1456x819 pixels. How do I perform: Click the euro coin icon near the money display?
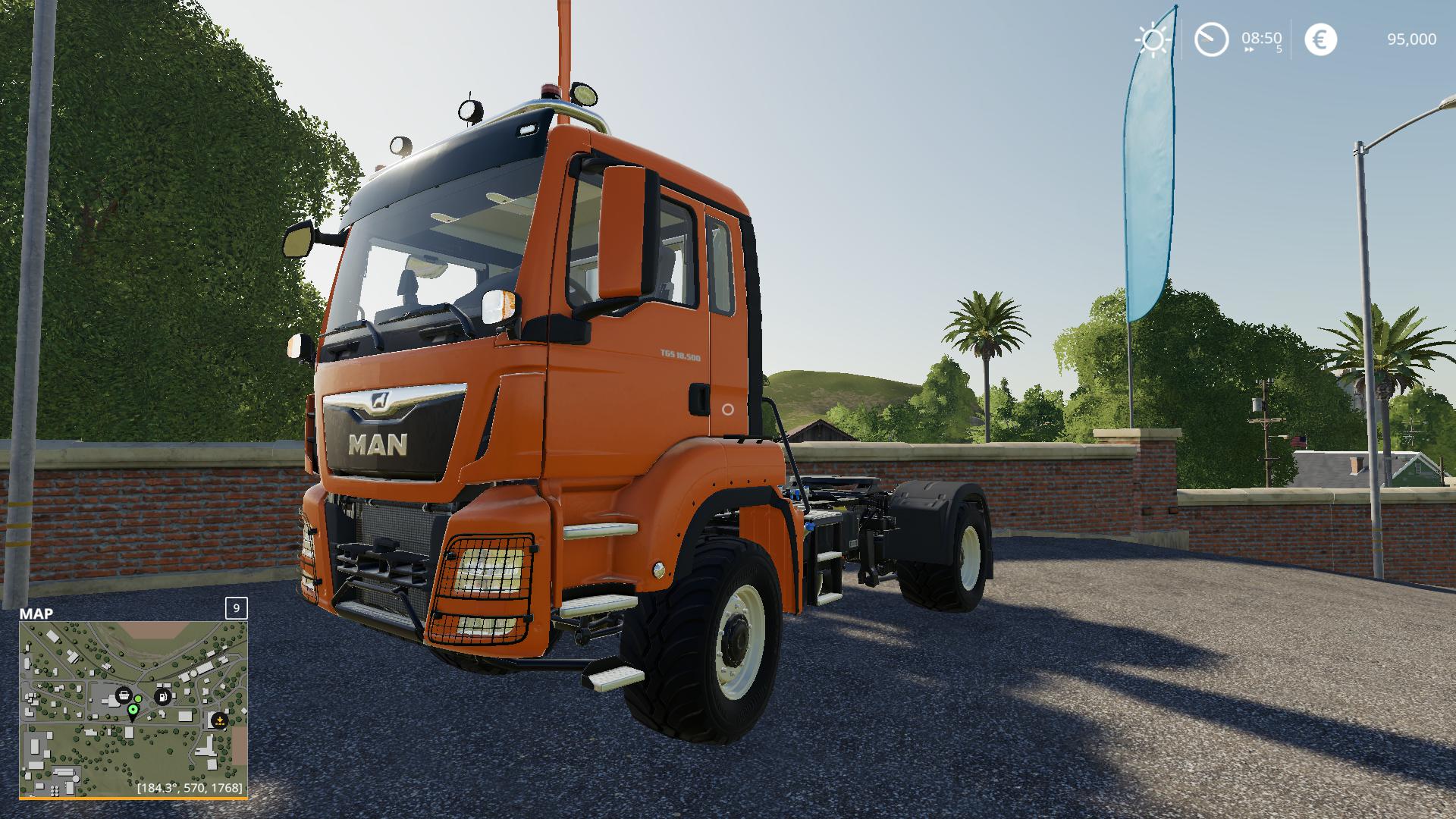(1320, 39)
